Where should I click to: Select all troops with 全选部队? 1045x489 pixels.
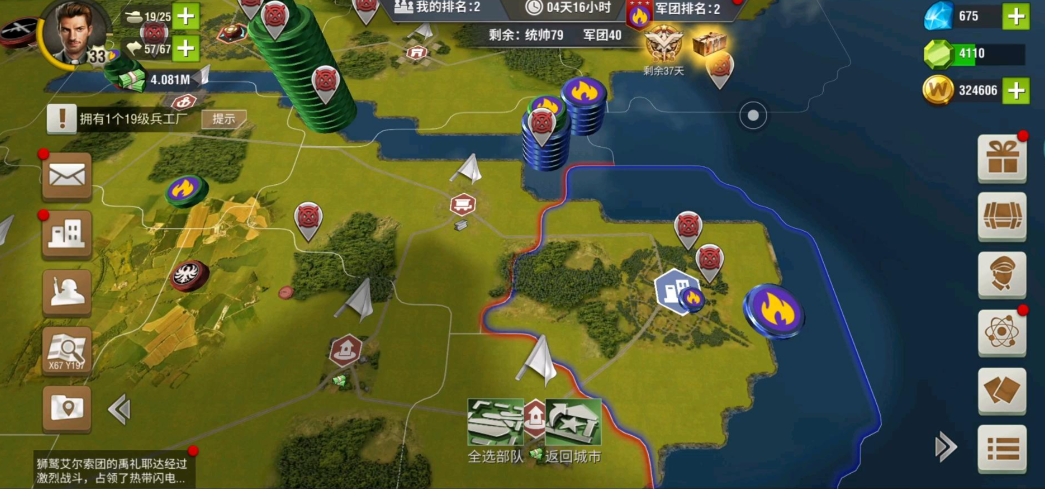pos(495,423)
